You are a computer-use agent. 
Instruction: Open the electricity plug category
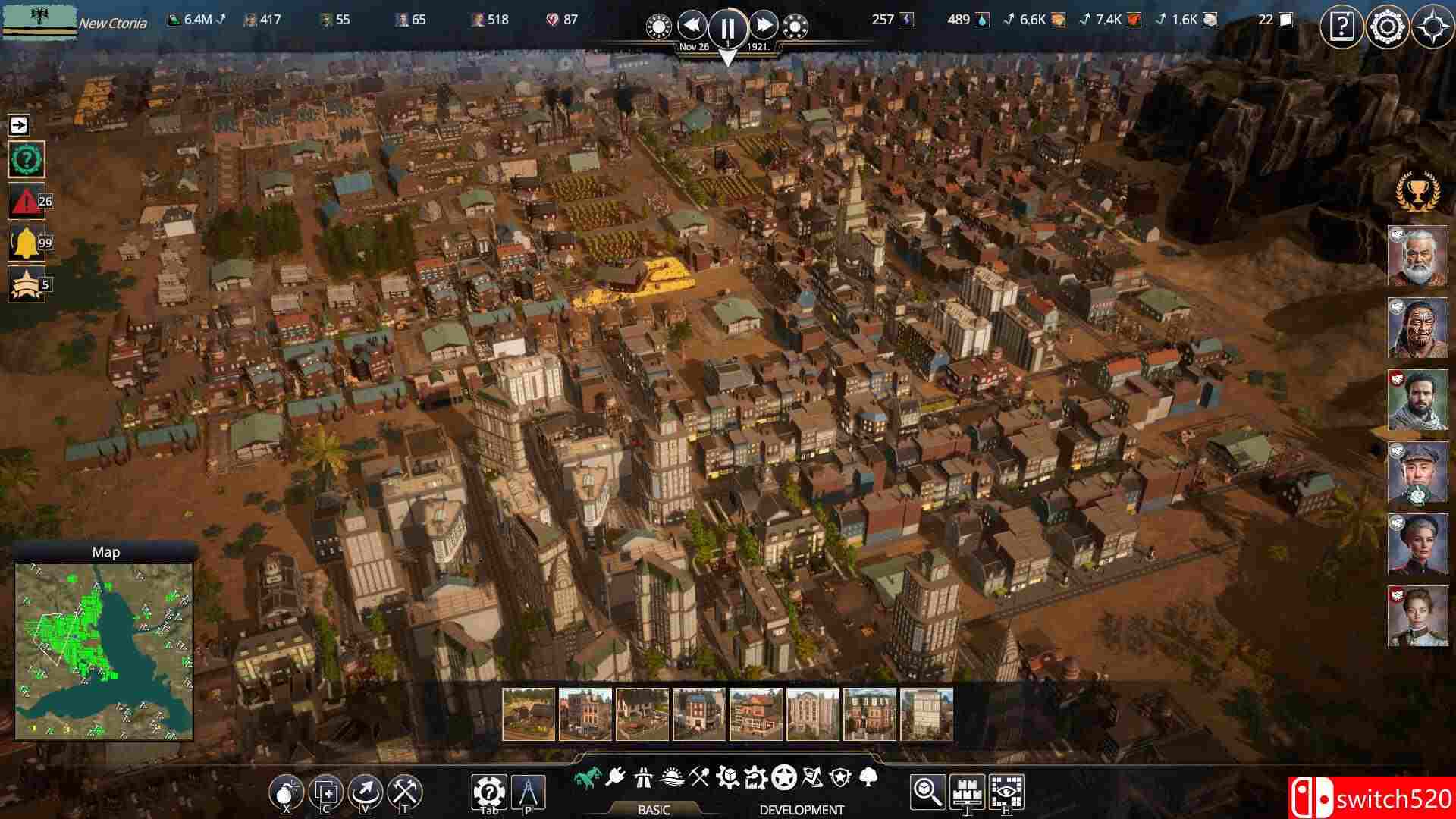click(x=615, y=777)
